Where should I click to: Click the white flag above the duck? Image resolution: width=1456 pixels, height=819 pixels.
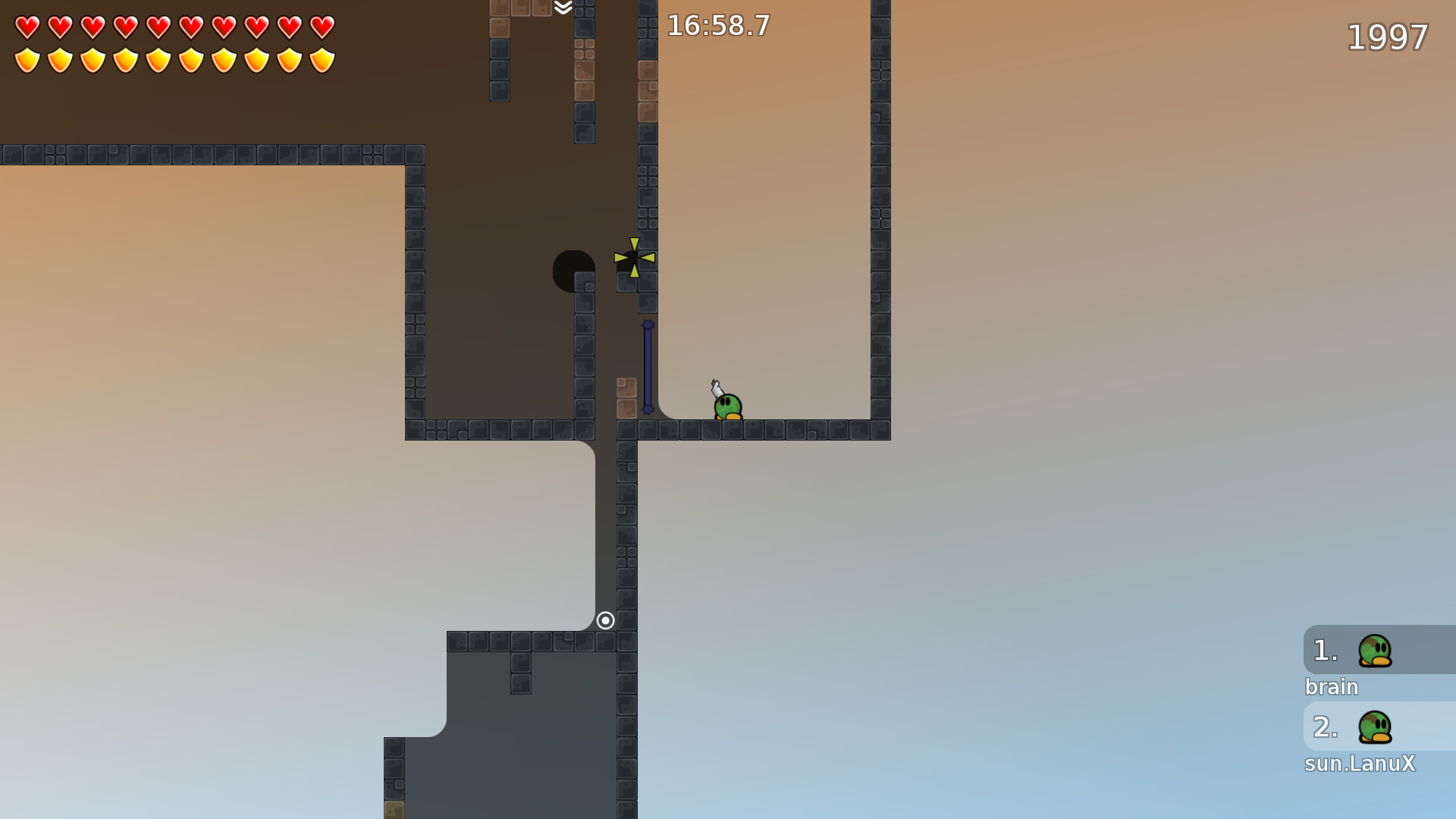(716, 387)
